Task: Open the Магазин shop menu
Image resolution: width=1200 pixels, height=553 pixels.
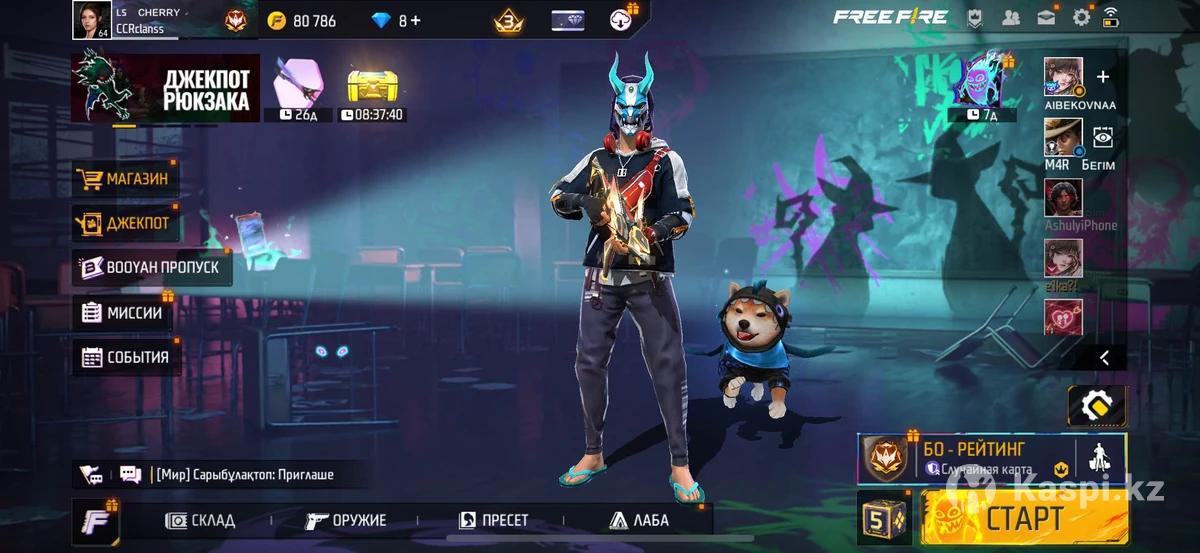Action: (126, 180)
